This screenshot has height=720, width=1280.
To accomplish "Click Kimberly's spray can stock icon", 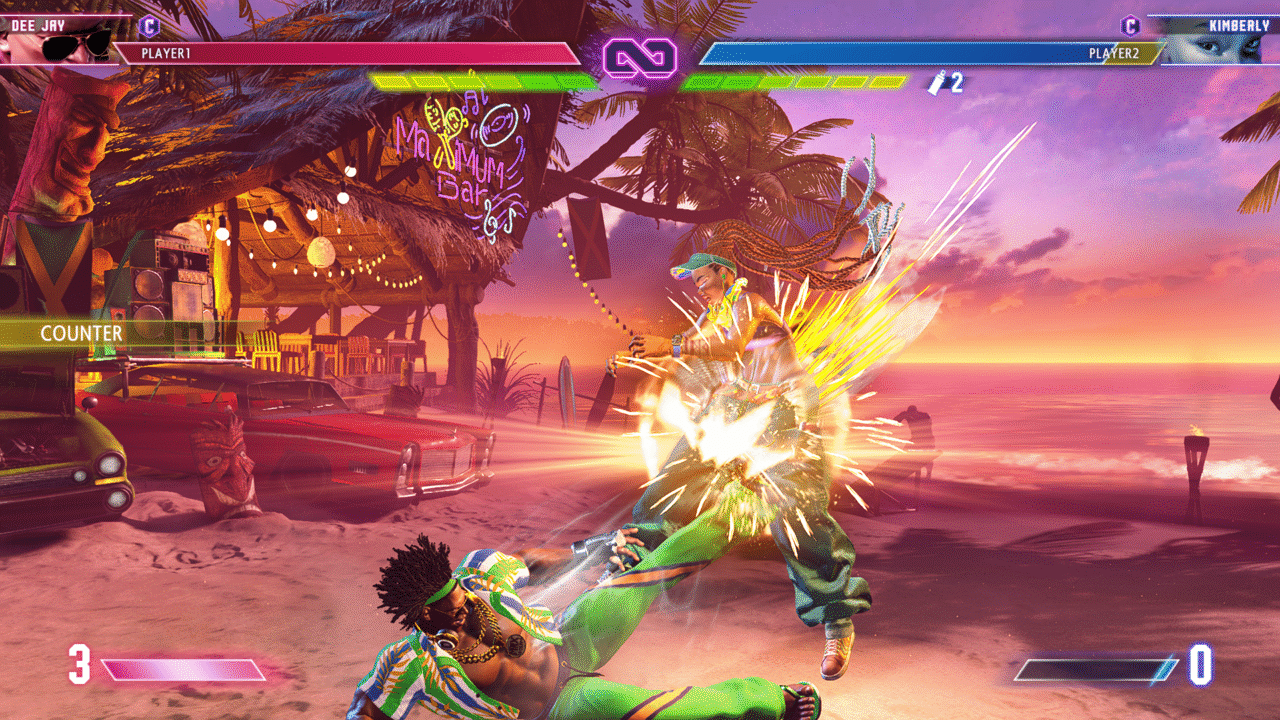I will (x=939, y=83).
